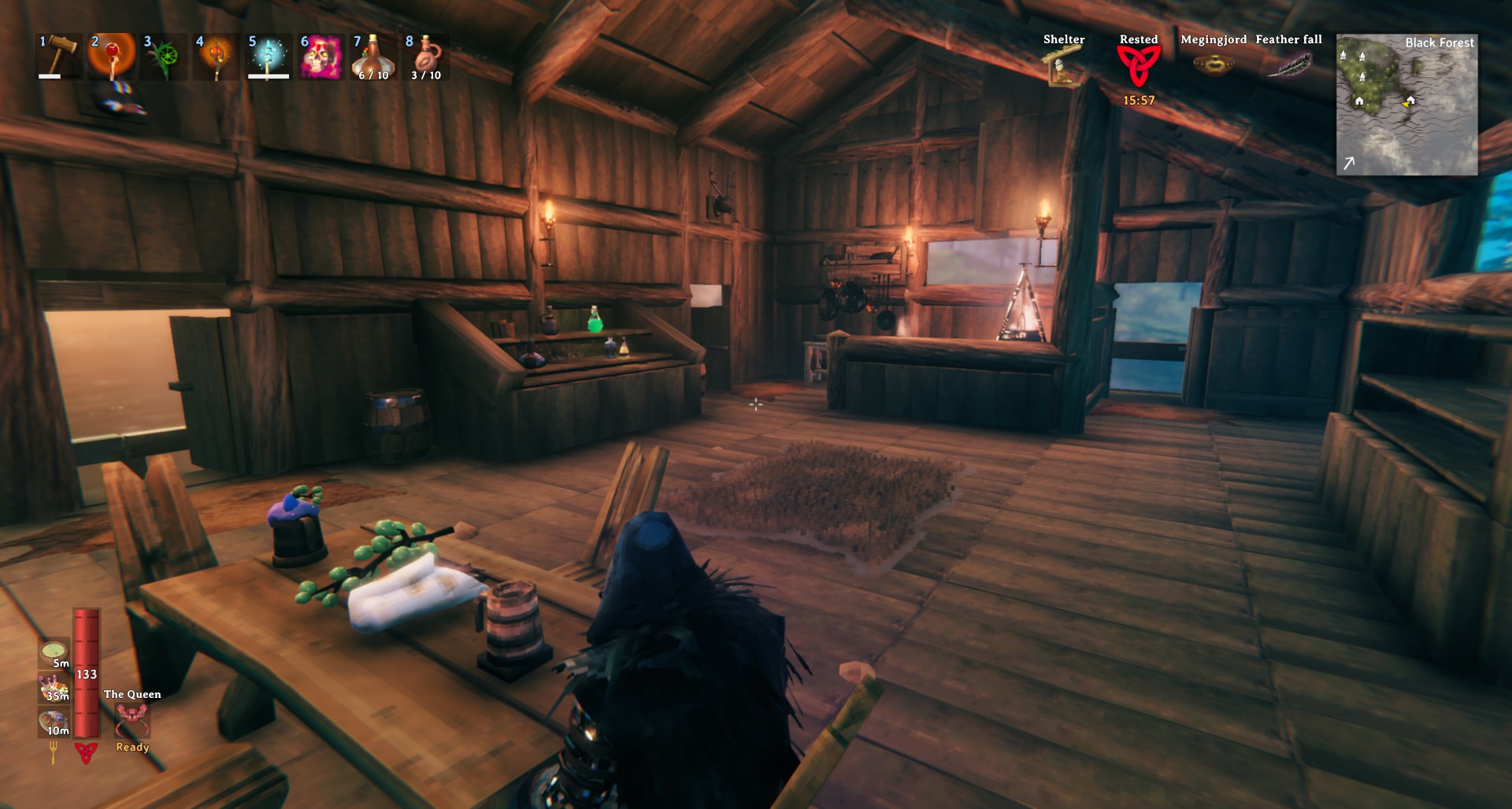Equip the frost staff in slot 5
The width and height of the screenshot is (1512, 809).
268,56
